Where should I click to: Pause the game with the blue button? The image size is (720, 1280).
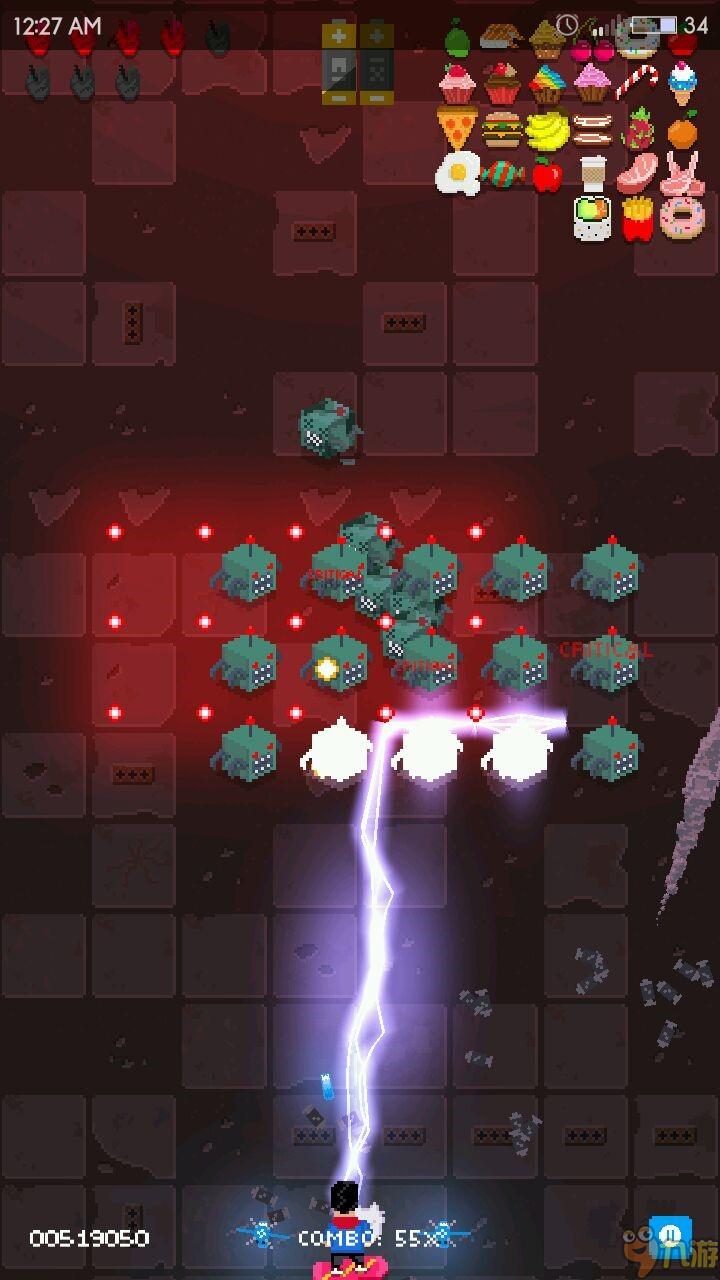tap(665, 1232)
